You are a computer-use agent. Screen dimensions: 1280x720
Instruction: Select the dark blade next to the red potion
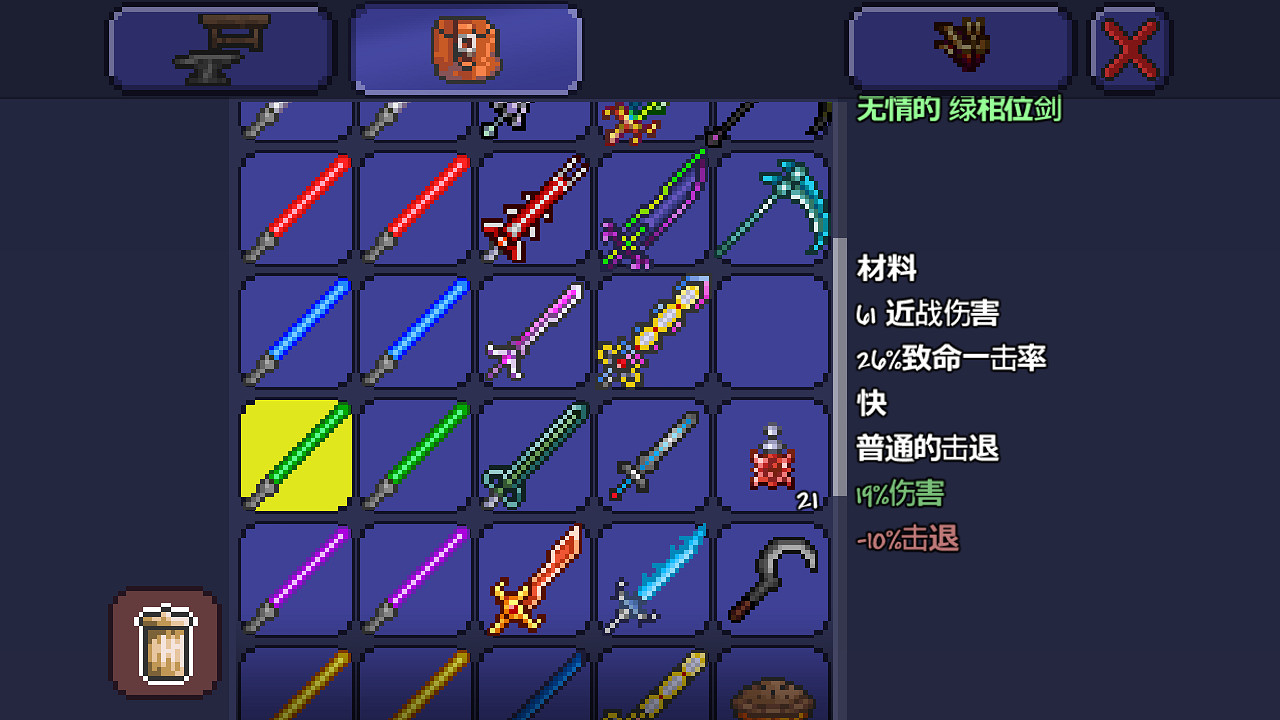click(653, 455)
